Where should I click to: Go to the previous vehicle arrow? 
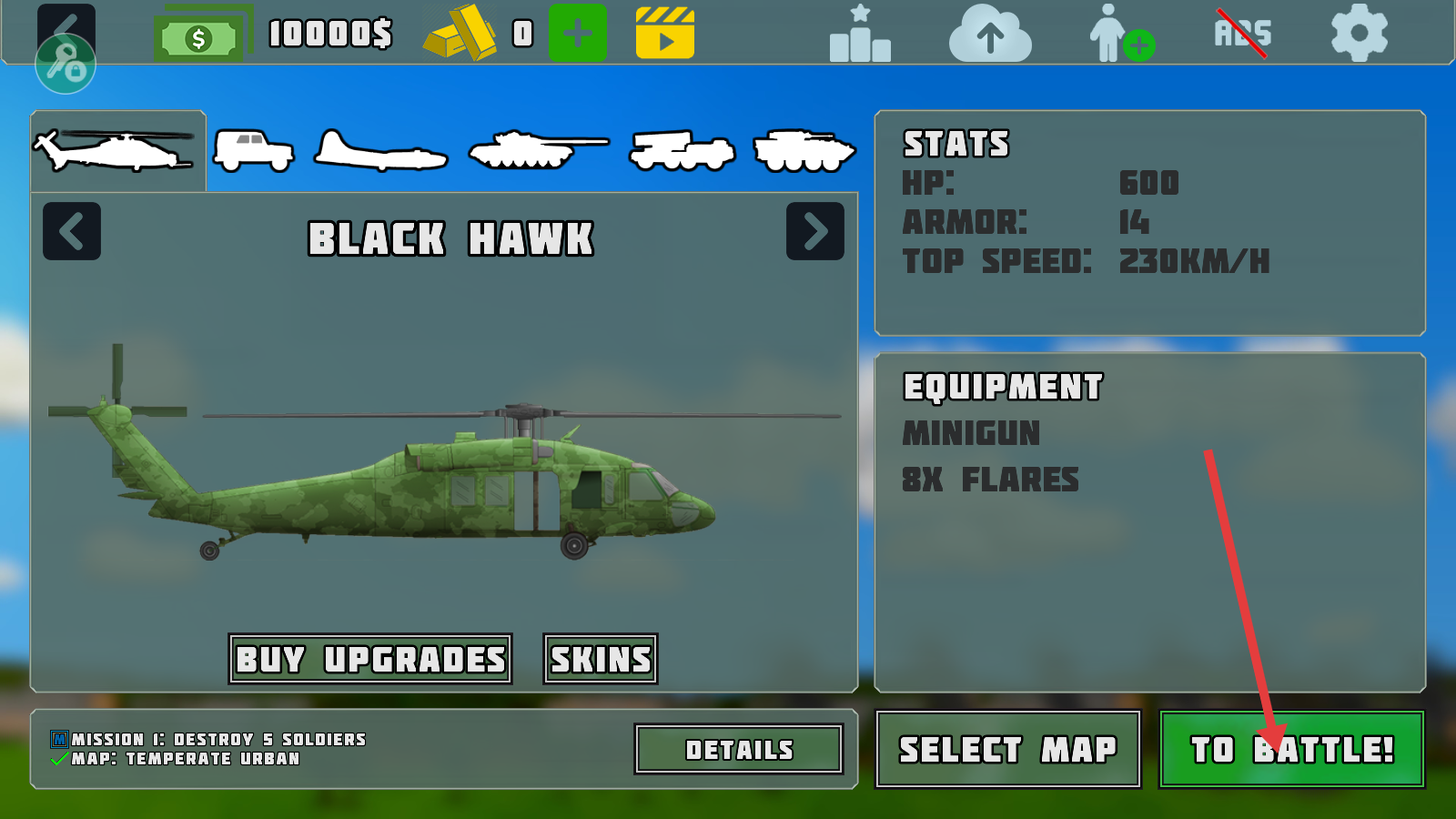(x=72, y=231)
